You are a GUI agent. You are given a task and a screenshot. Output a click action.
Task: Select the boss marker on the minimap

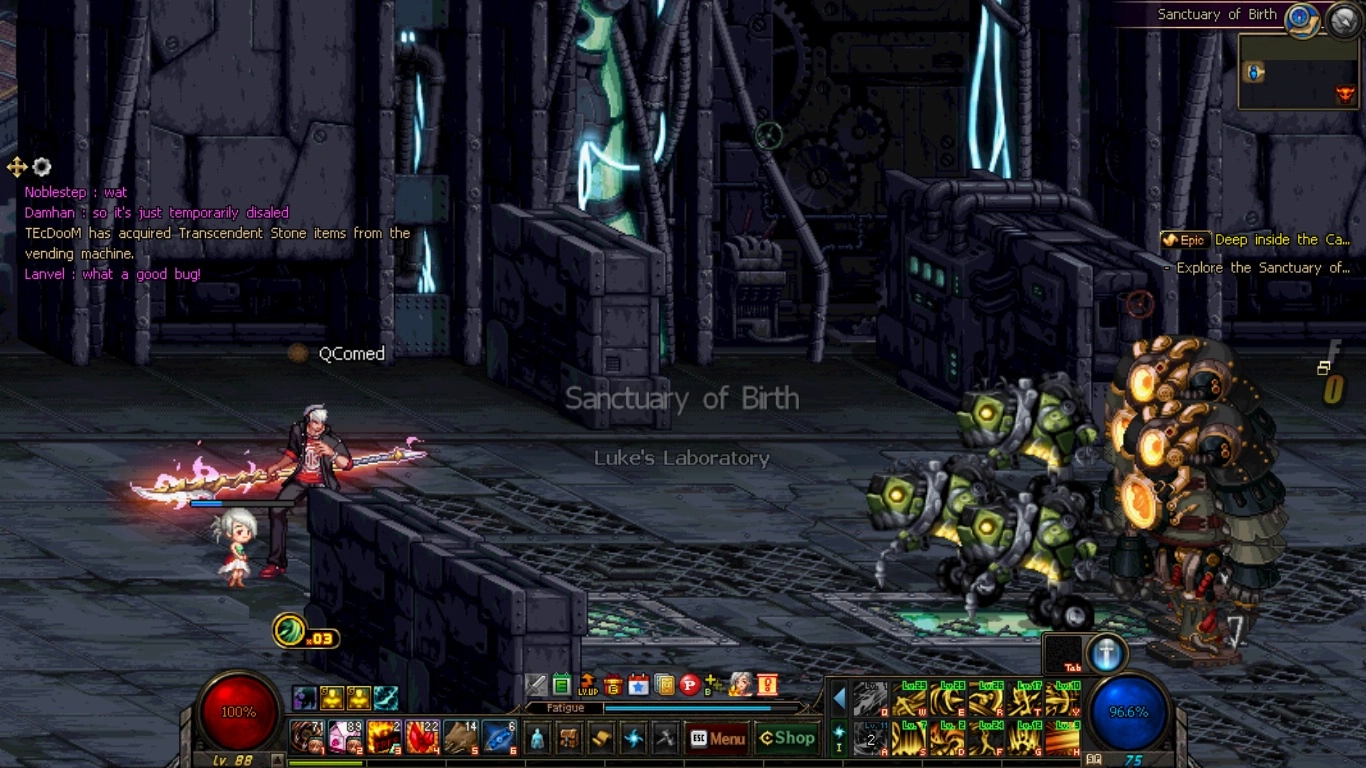pyautogui.click(x=1345, y=95)
